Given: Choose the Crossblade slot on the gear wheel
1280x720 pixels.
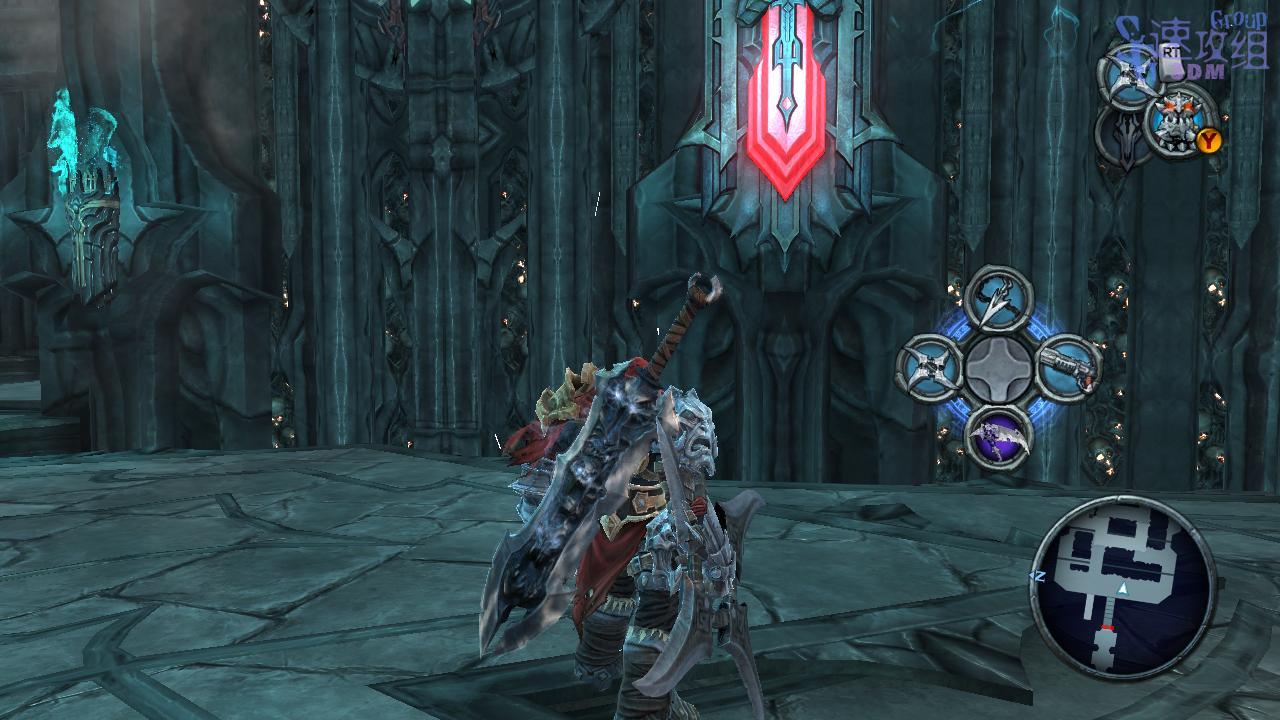Looking at the screenshot, I should coord(930,368).
